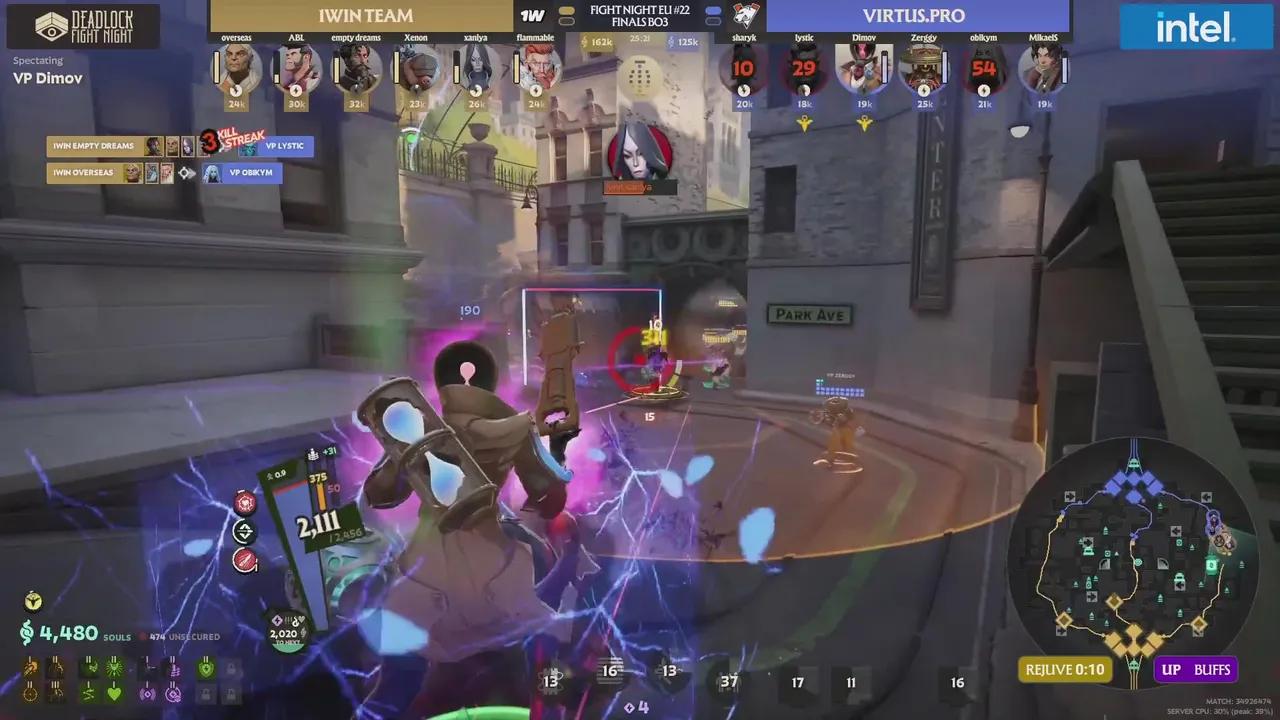
Task: Click the rank medal badge under Dimov's portrait
Action: pos(866,123)
